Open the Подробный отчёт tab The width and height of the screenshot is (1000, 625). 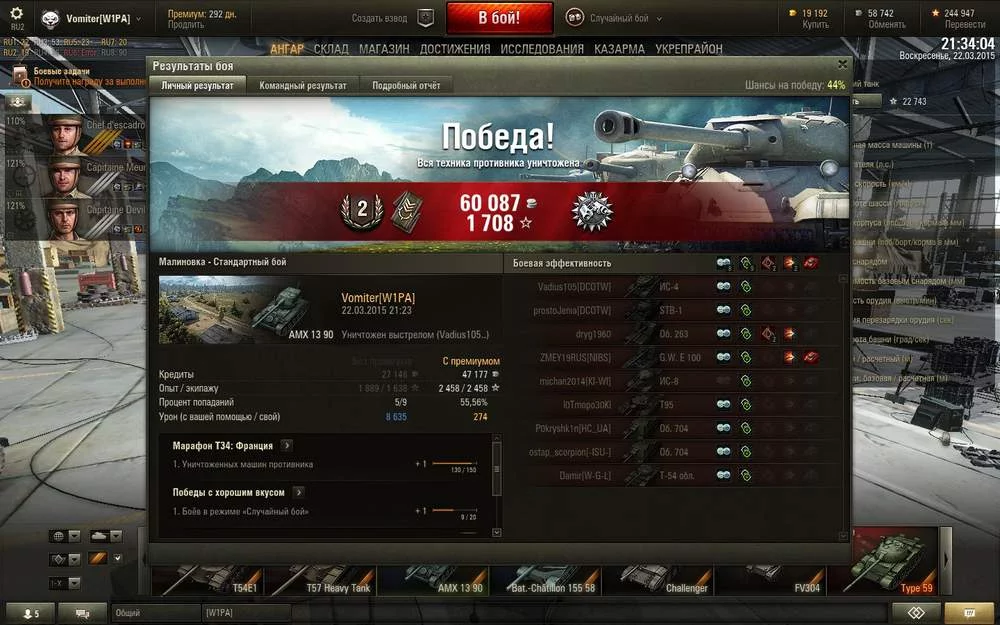coord(406,86)
